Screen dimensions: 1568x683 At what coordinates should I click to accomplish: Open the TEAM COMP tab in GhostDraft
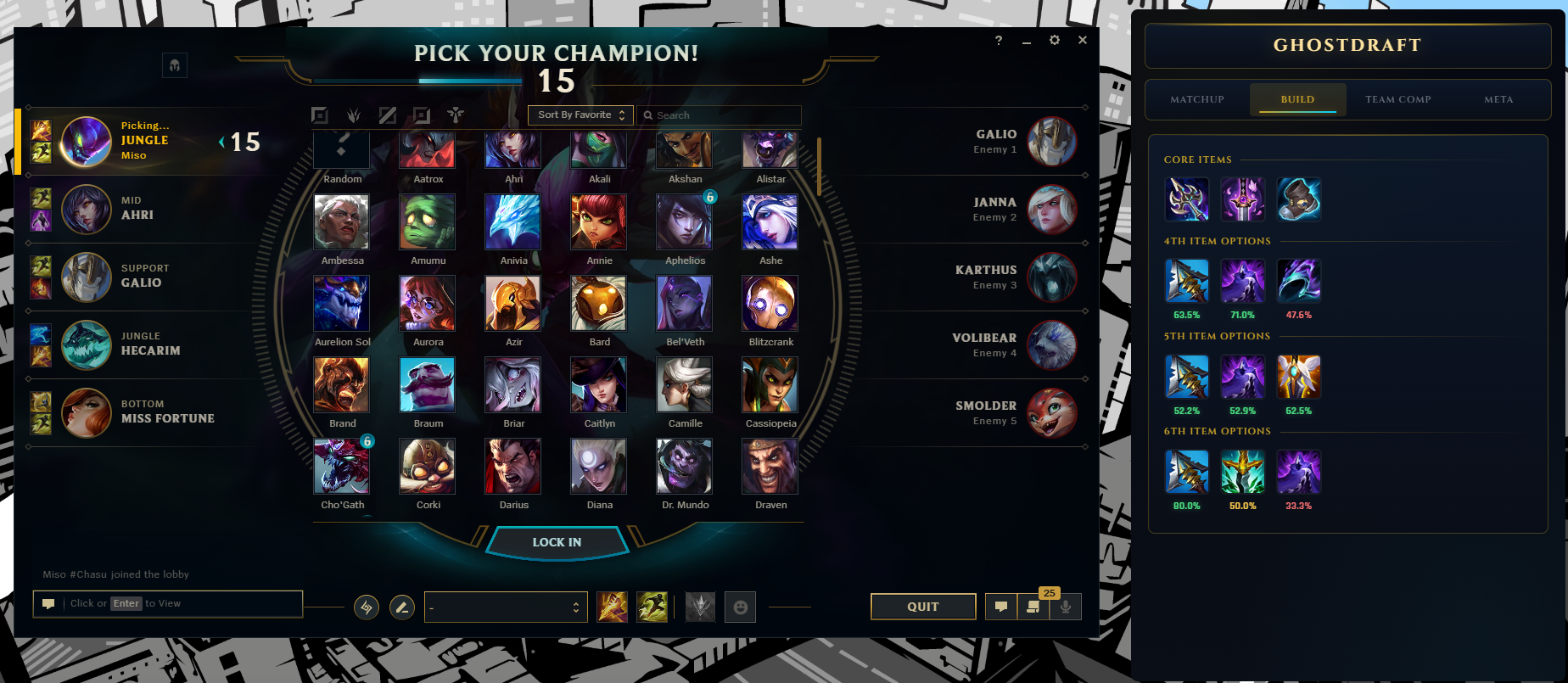point(1397,99)
